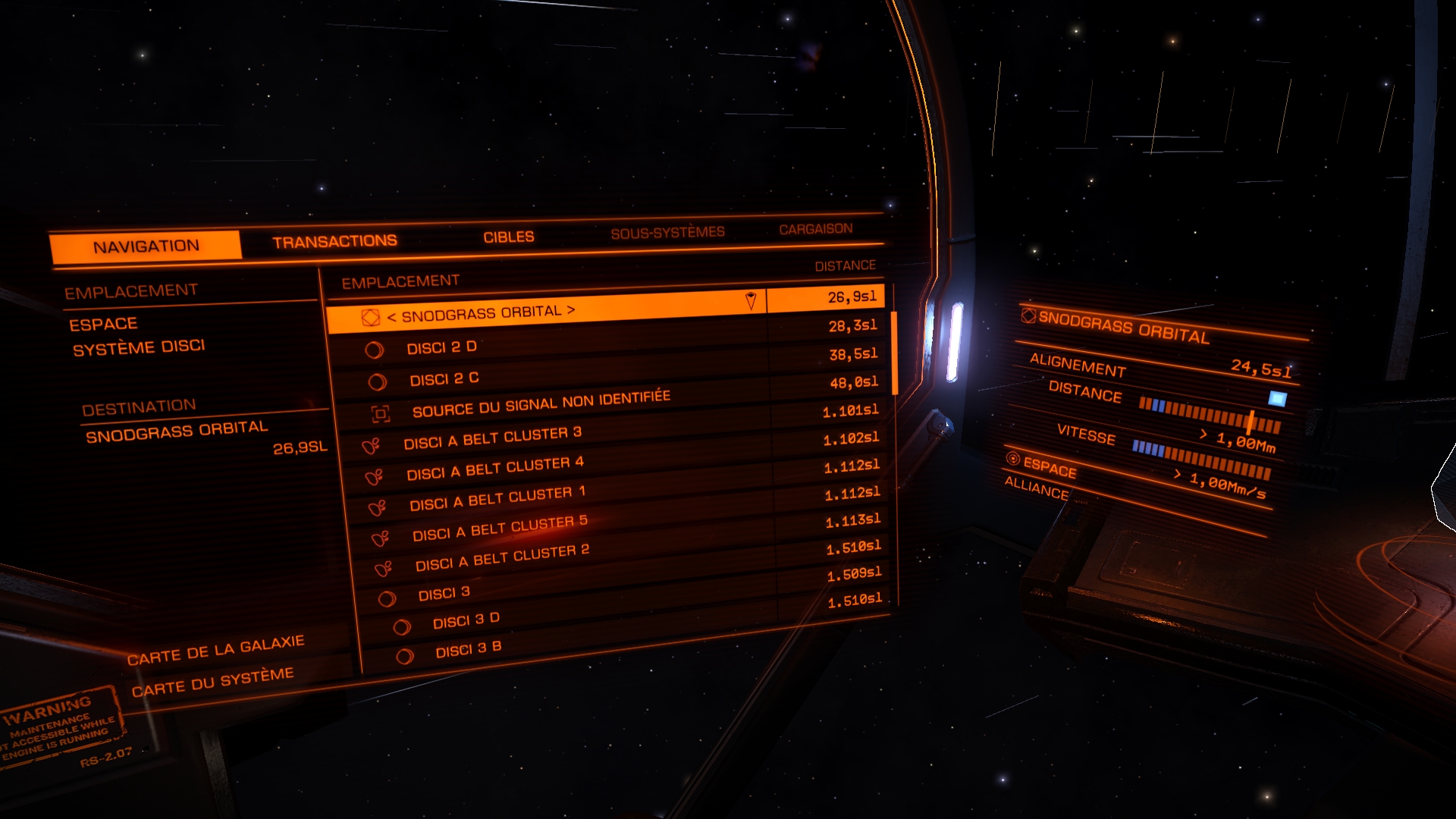
Task: Pick Disci A Belt Cluster 5
Action: click(x=500, y=529)
